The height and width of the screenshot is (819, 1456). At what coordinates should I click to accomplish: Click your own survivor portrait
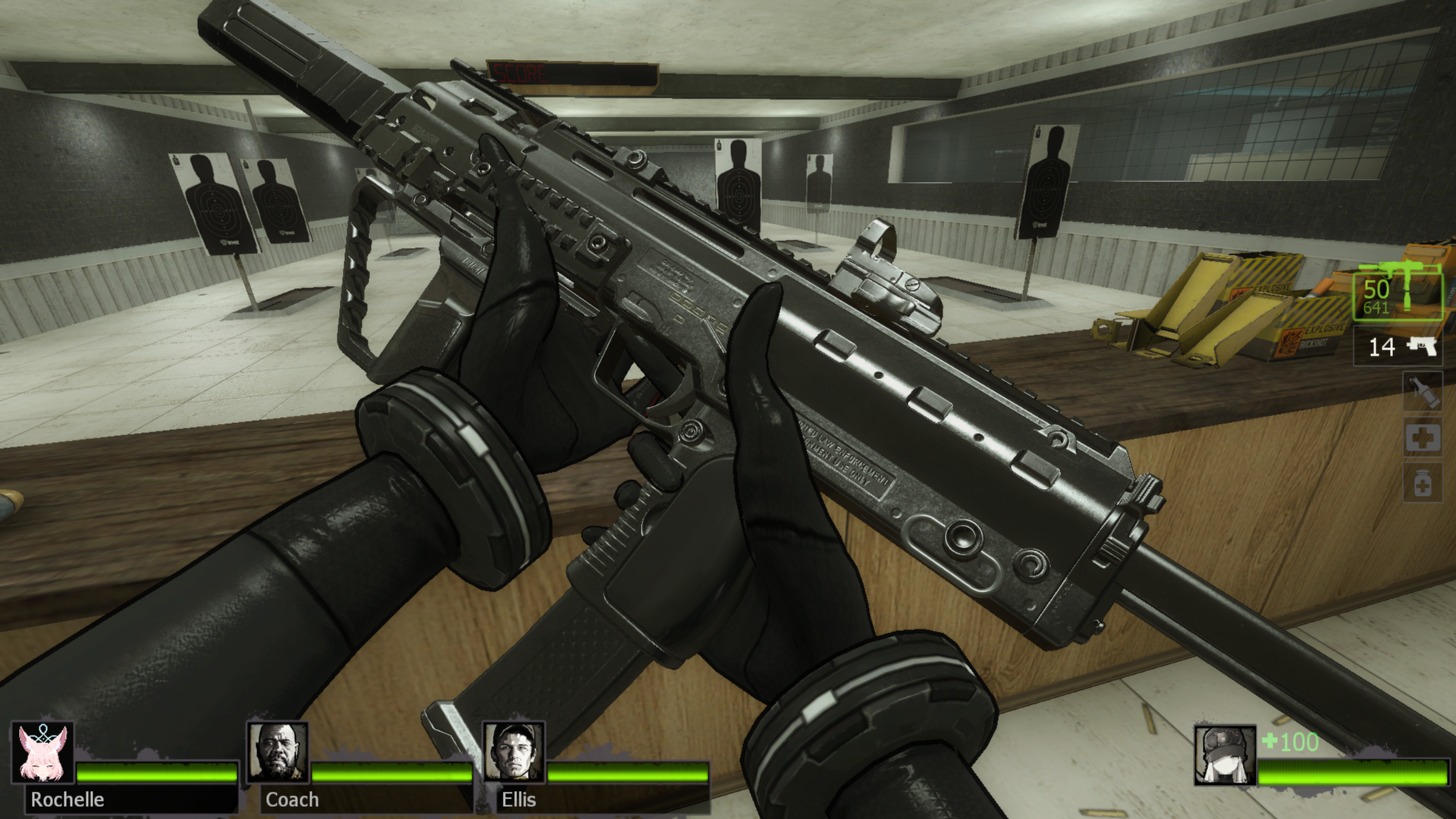tap(1224, 755)
